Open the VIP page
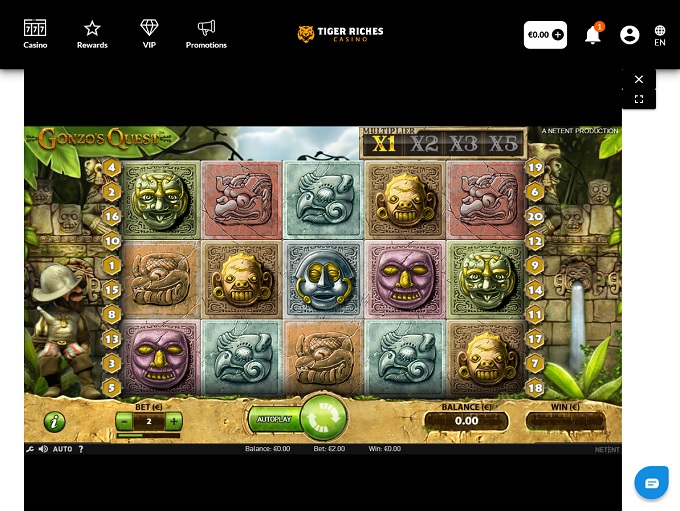This screenshot has width=680, height=511. 149,34
